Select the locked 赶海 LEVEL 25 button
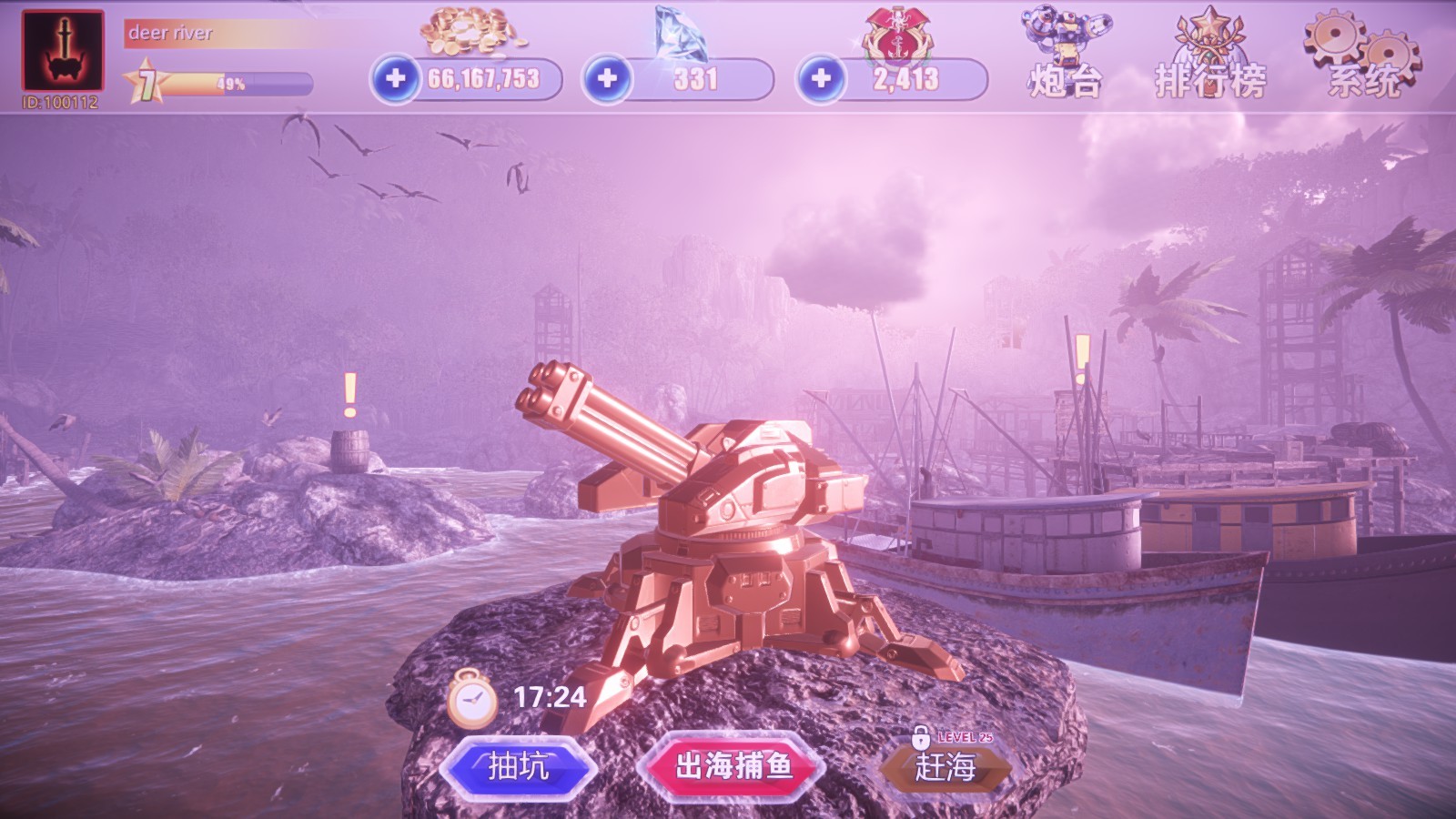Screen dimensions: 1456x819 (x=946, y=769)
